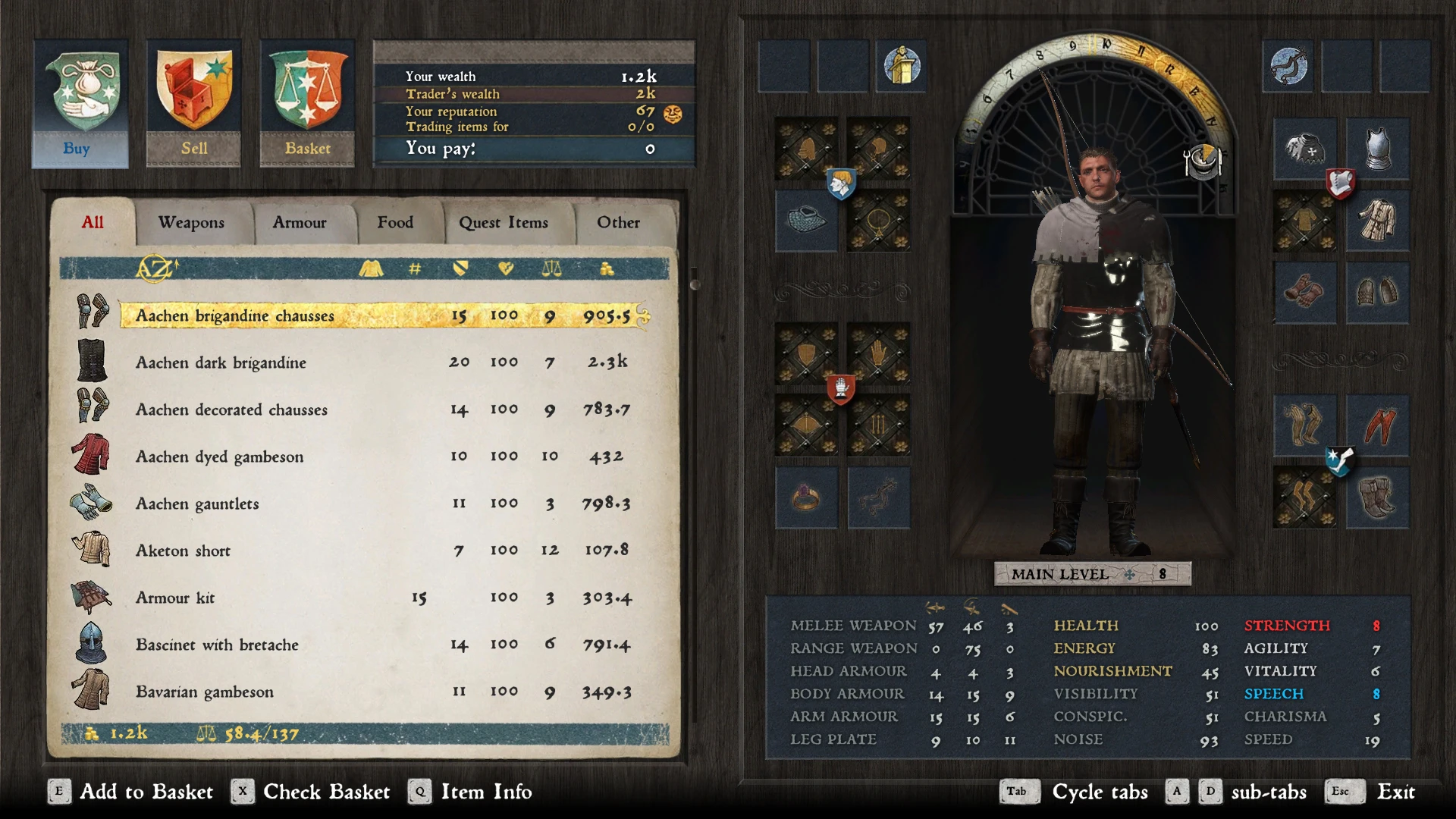Sort by the broken heart condition column icon
The width and height of the screenshot is (1456, 819).
[506, 269]
